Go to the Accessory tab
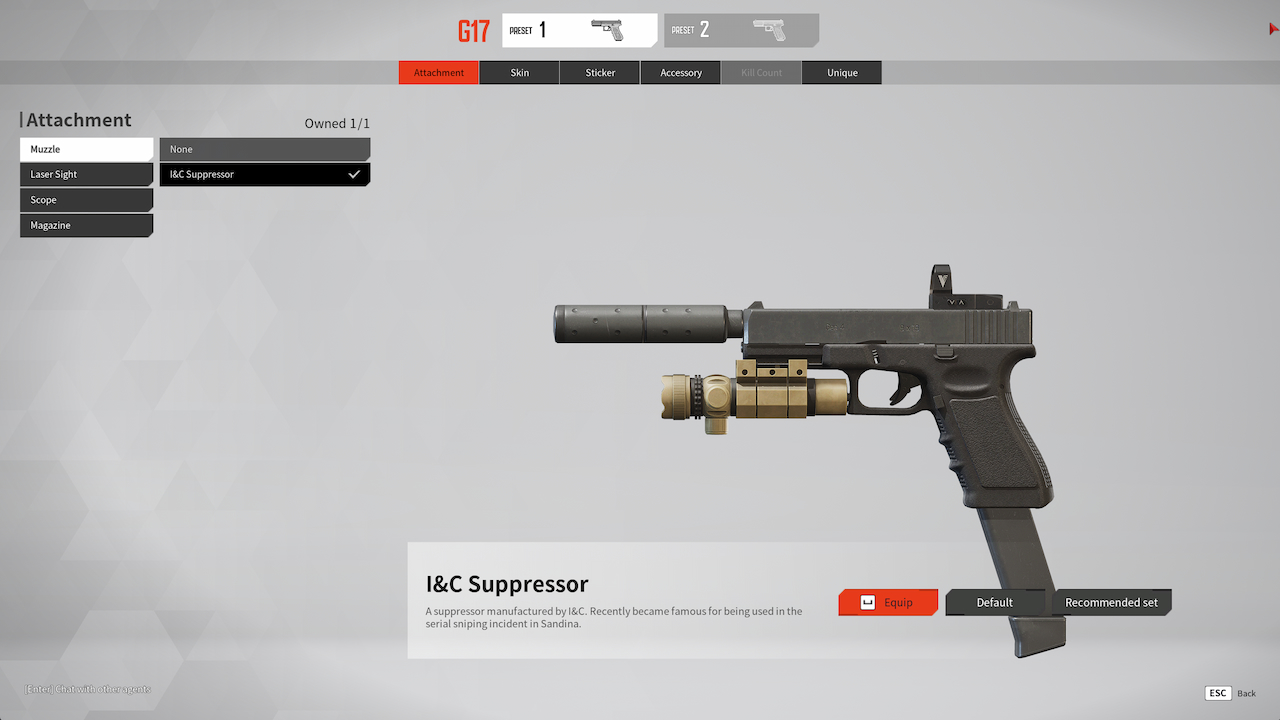 coord(681,73)
